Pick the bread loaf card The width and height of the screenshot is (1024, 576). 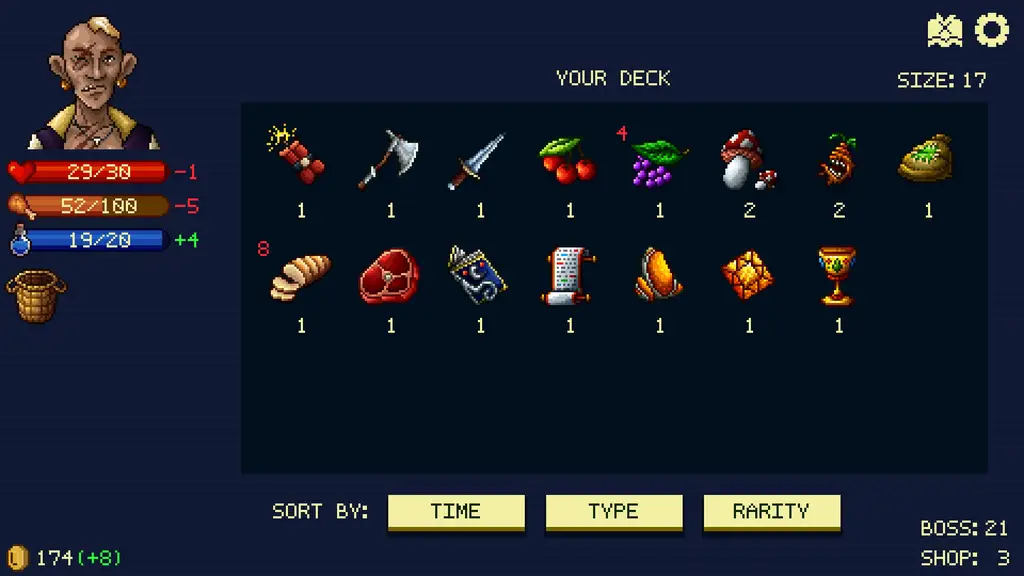click(x=299, y=277)
